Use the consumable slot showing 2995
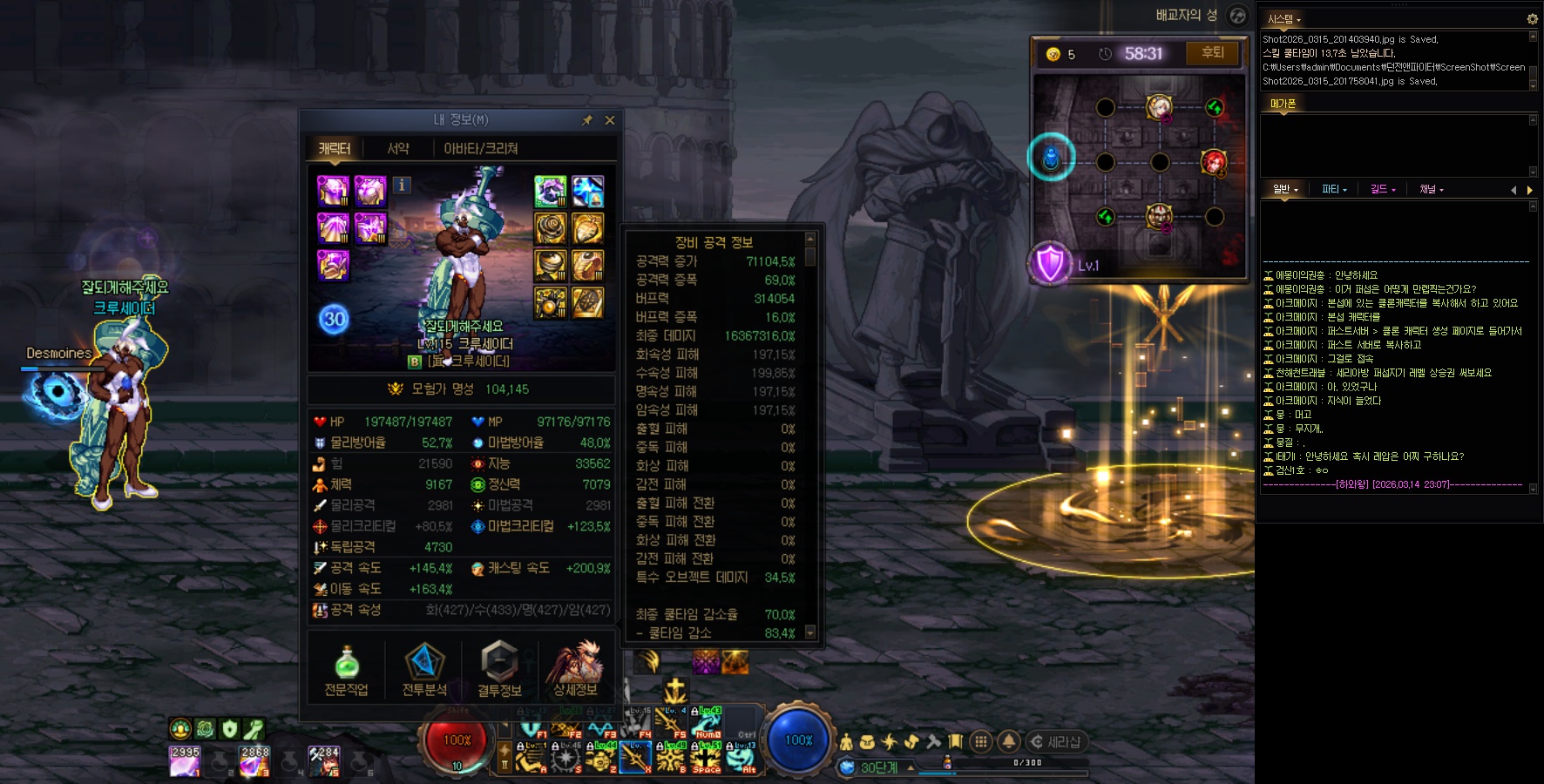This screenshot has height=784, width=1544. (x=185, y=761)
